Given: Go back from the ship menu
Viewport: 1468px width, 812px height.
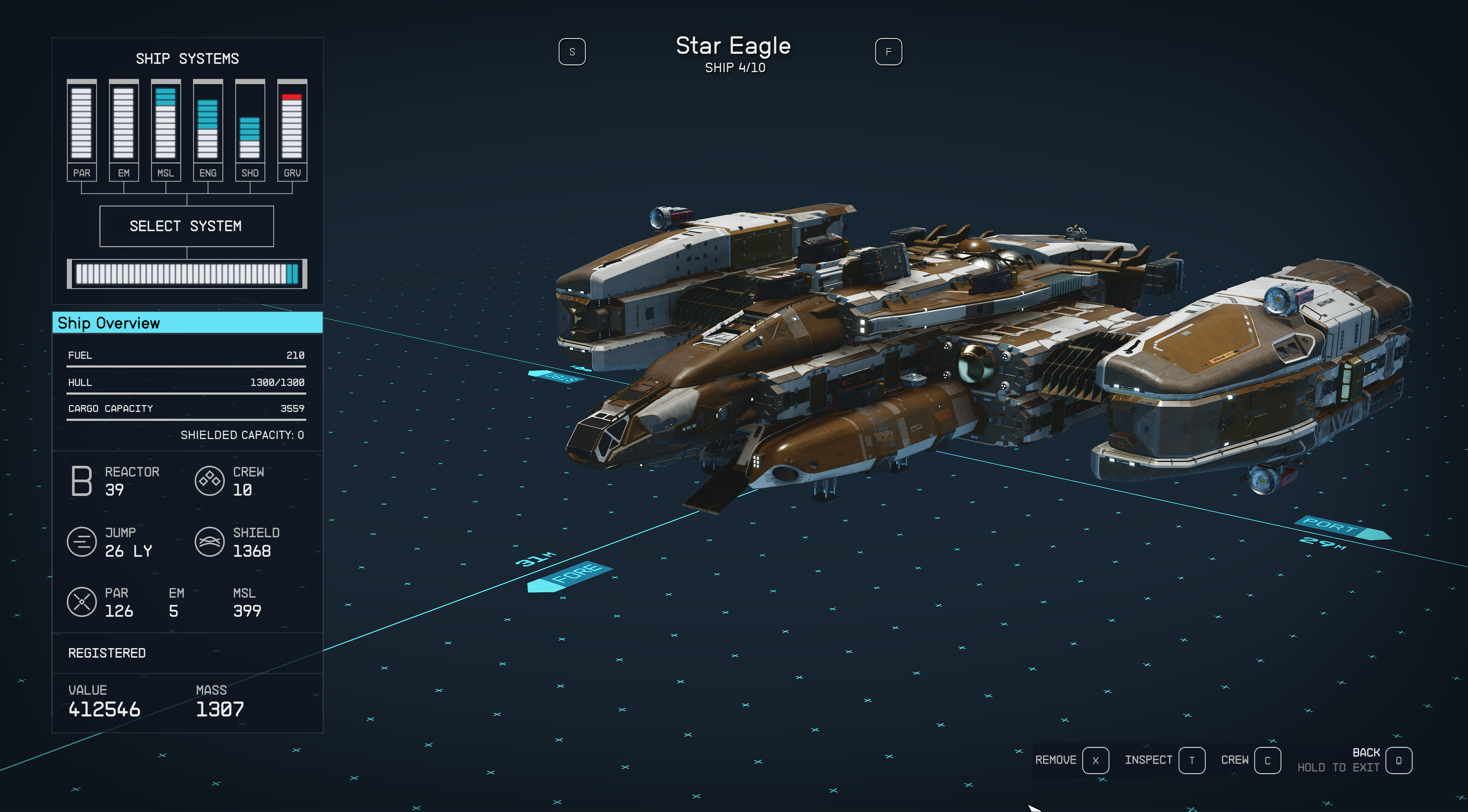Looking at the screenshot, I should coord(1398,760).
